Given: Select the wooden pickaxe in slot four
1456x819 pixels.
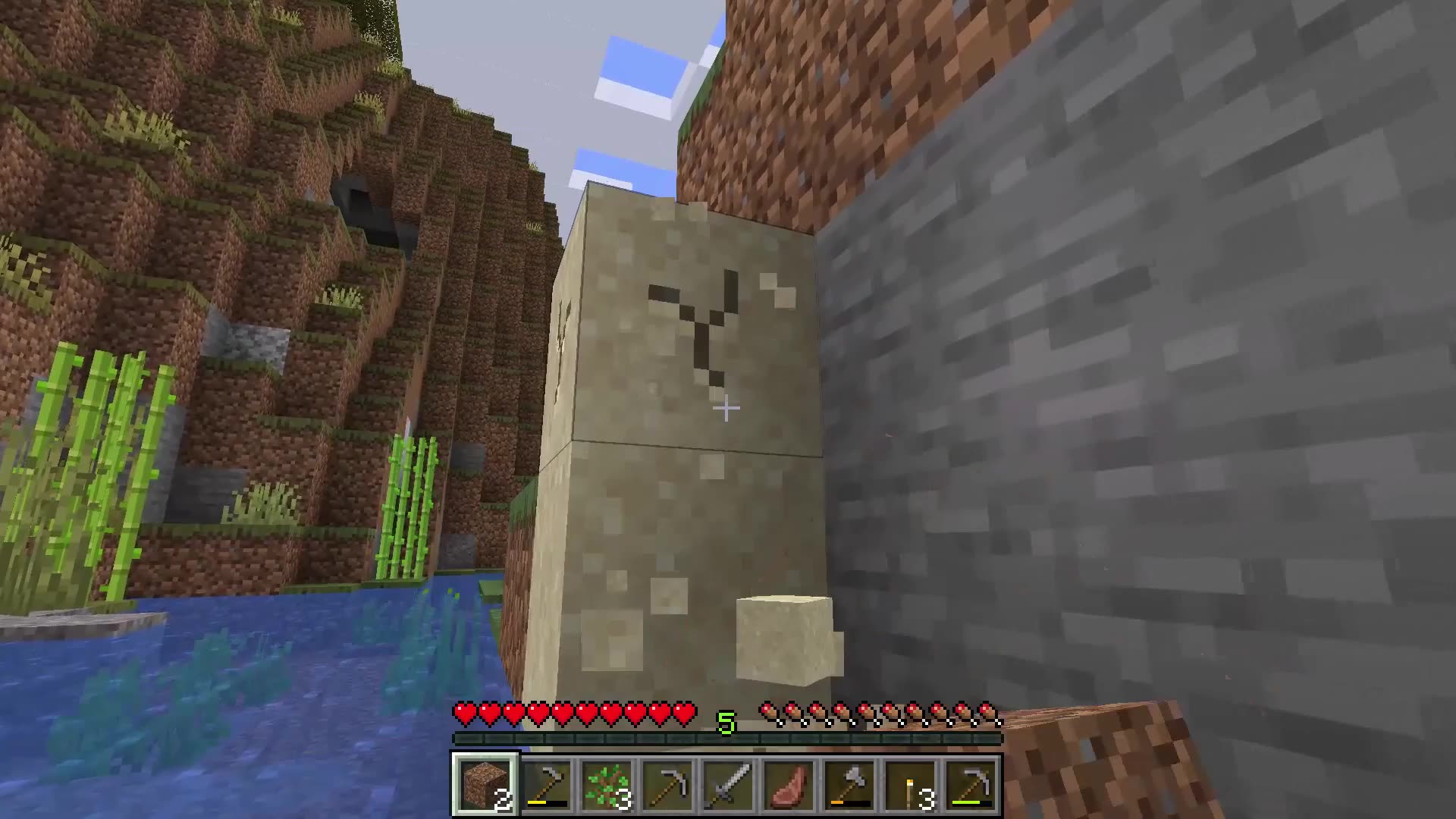Looking at the screenshot, I should (669, 783).
